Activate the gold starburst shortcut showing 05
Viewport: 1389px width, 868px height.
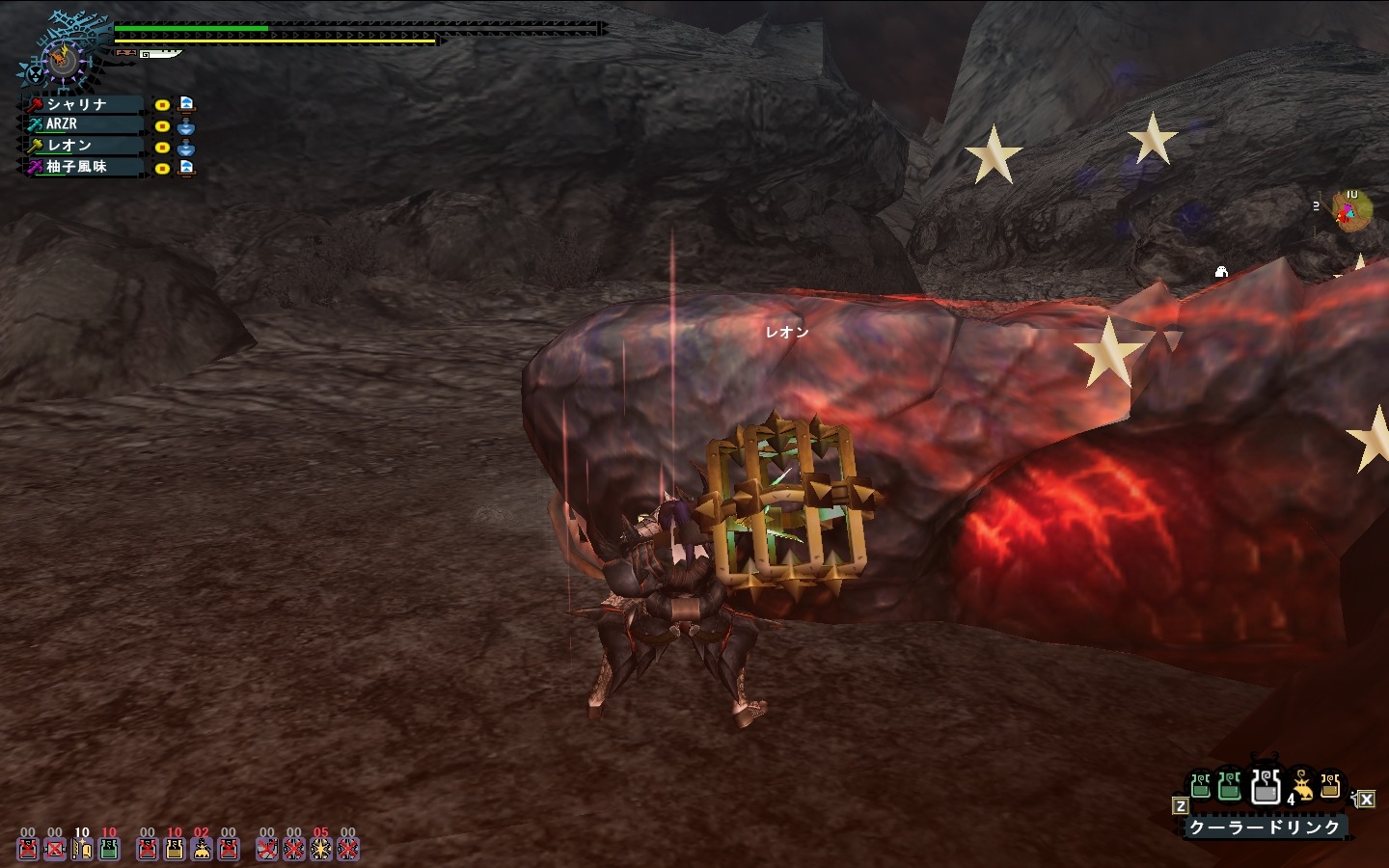321,848
